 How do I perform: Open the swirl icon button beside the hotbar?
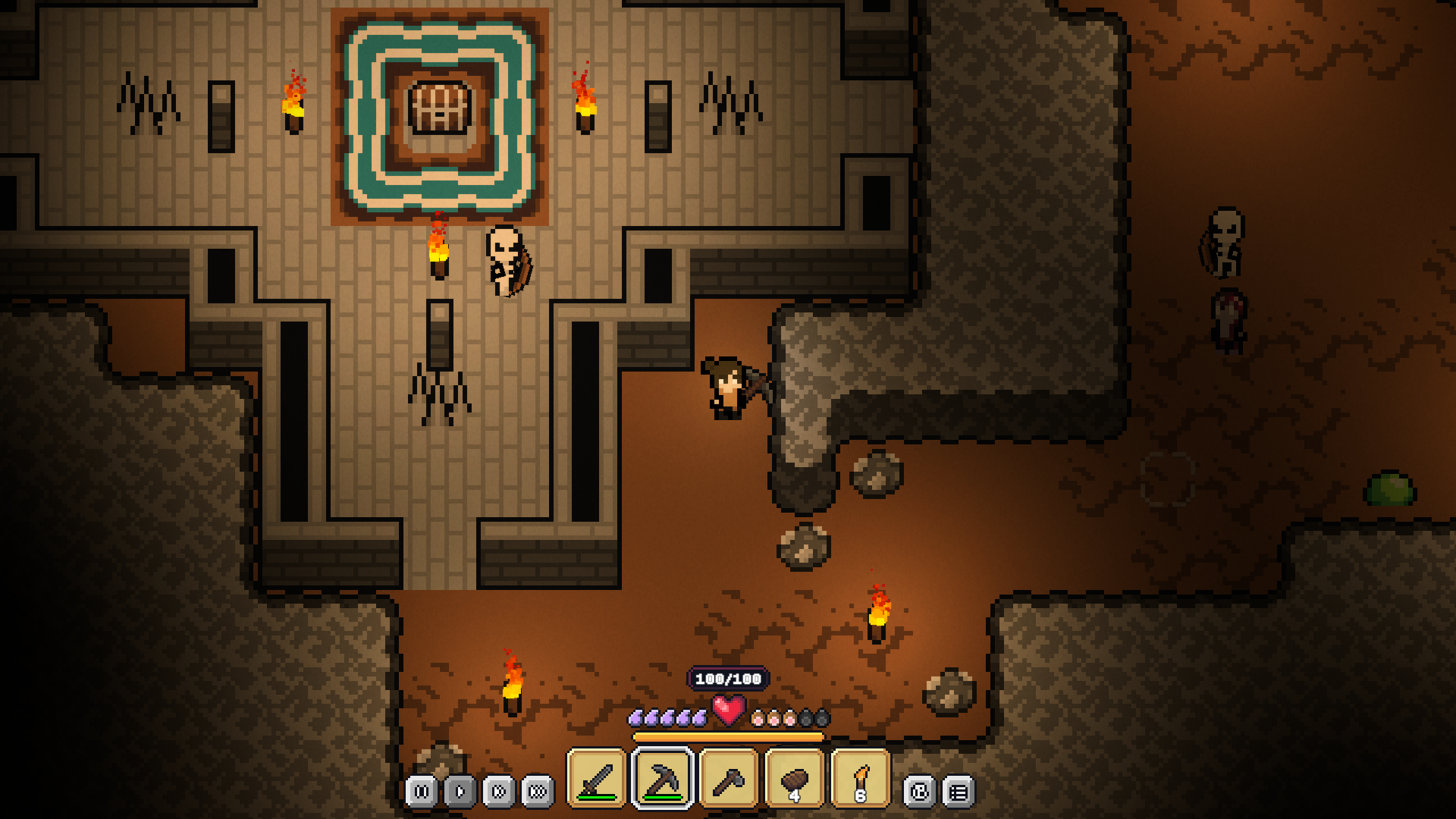point(919,792)
